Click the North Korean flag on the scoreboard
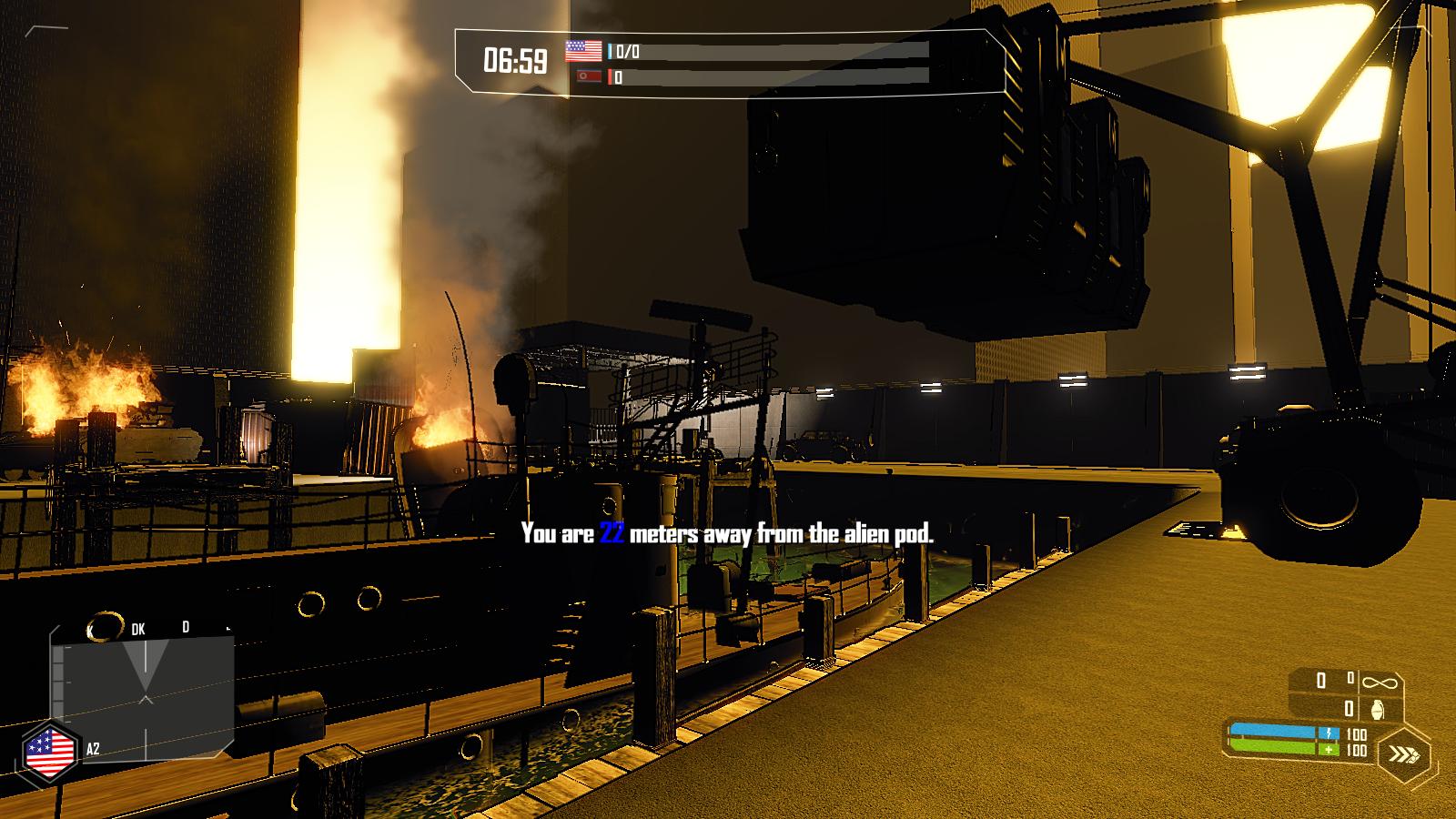The height and width of the screenshot is (819, 1456). [589, 76]
